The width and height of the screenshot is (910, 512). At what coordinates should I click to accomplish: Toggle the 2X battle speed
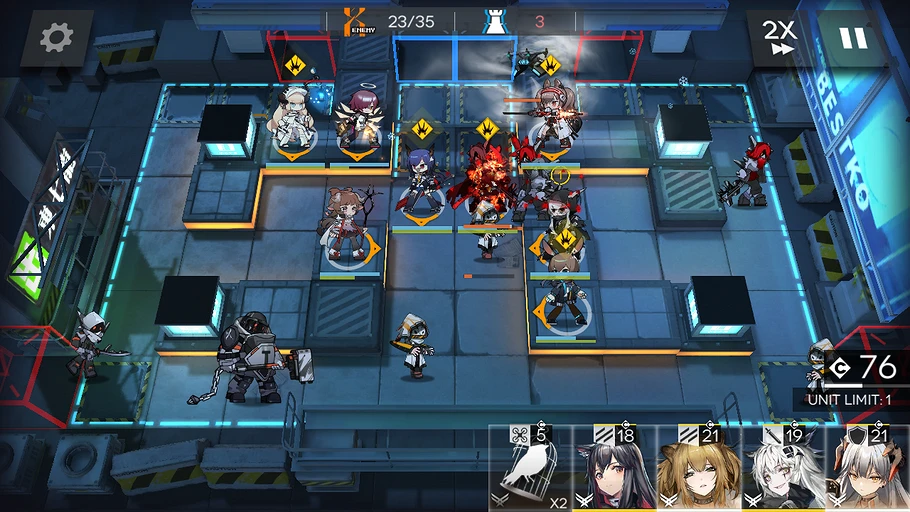tap(779, 38)
